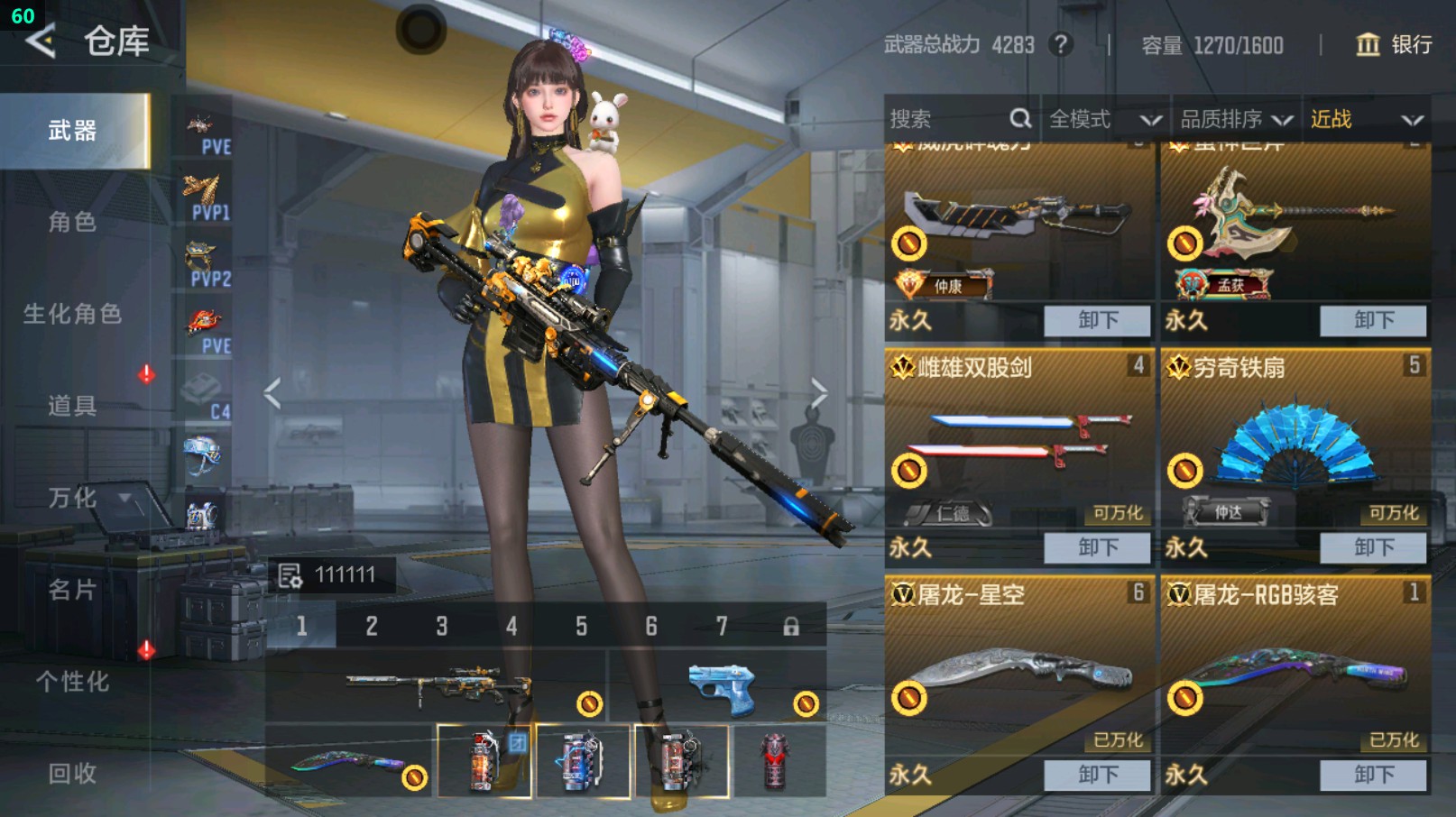Viewport: 1456px width, 817px height.
Task: Select the 雌雄双股剑 weapon card
Action: [1018, 442]
